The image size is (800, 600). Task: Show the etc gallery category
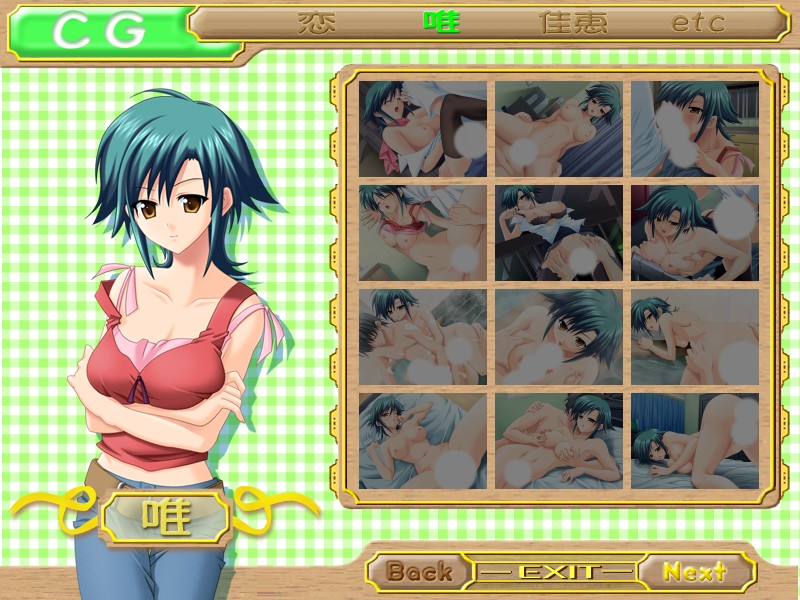(x=698, y=23)
